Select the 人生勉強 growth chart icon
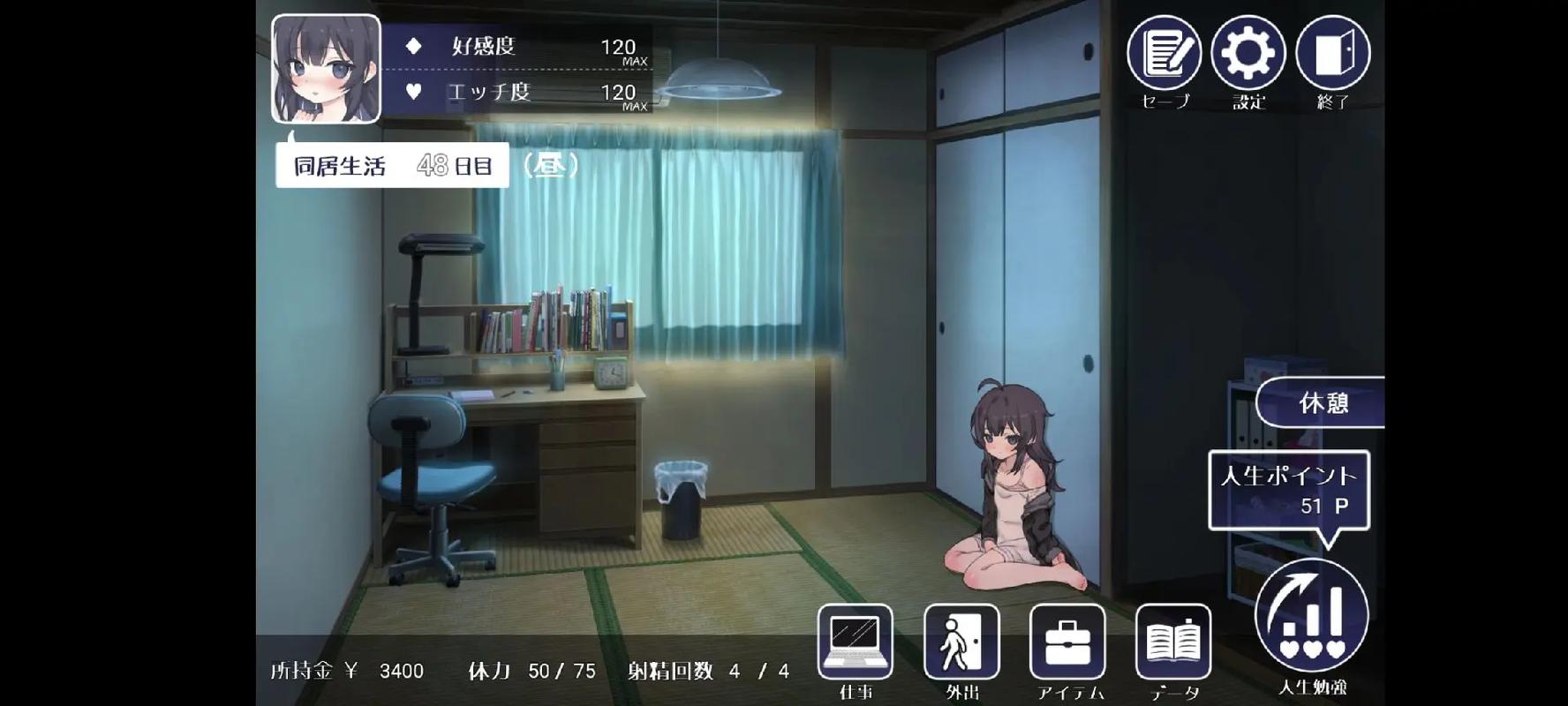This screenshot has height=706, width=1568. 1310,609
